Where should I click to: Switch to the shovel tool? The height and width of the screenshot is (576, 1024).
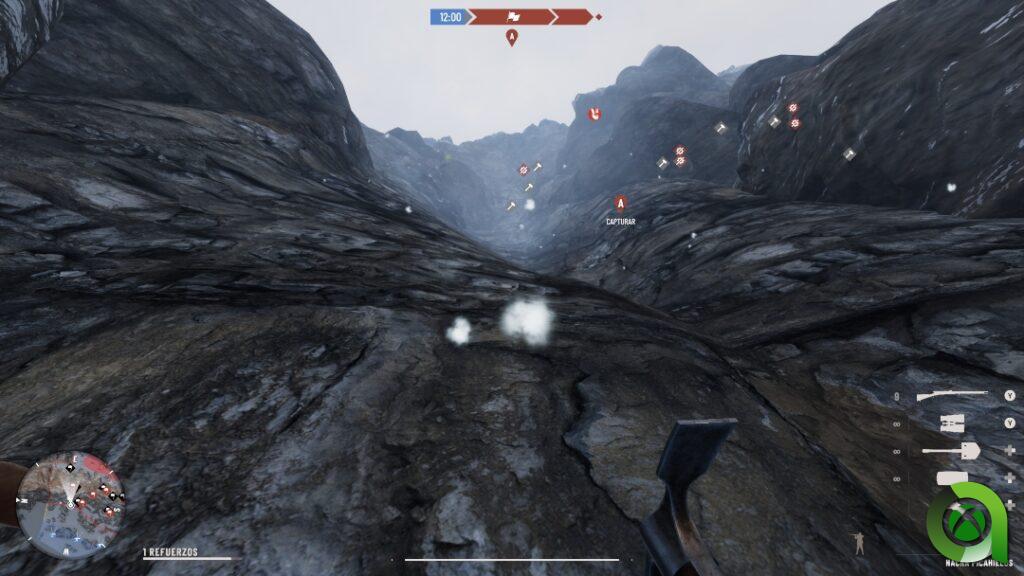(951, 452)
